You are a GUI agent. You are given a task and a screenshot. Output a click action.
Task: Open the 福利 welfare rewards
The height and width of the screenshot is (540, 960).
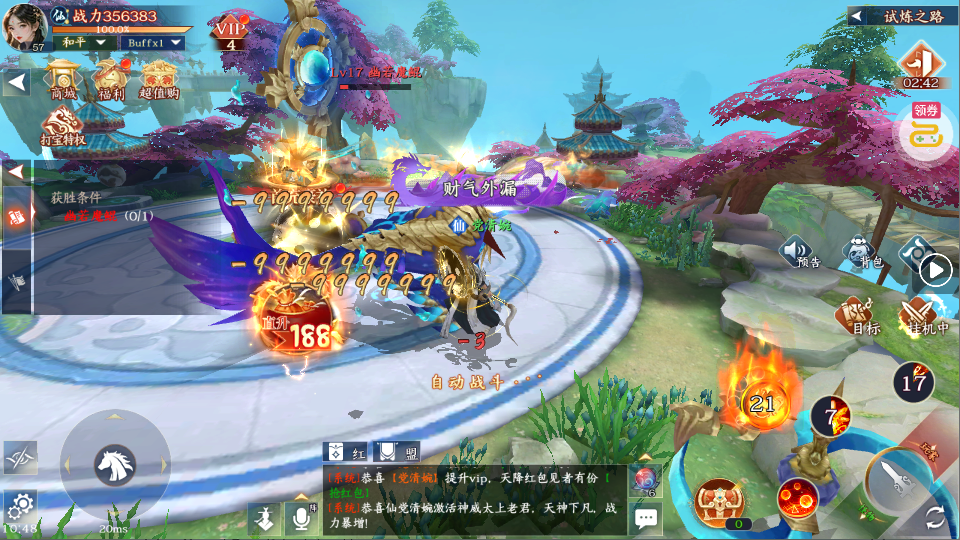tap(109, 78)
